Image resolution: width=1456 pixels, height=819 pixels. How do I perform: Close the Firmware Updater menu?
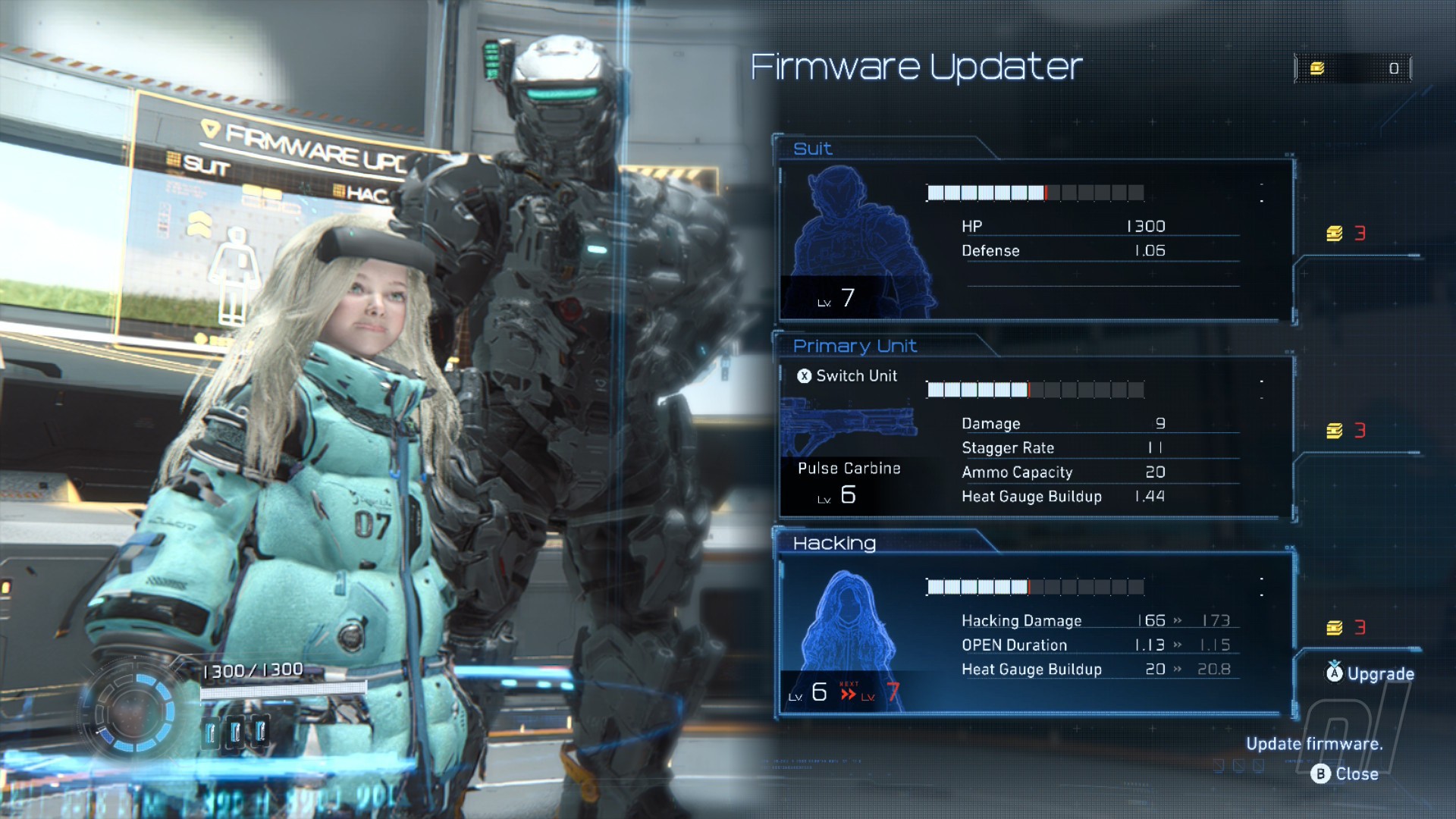pyautogui.click(x=1345, y=774)
